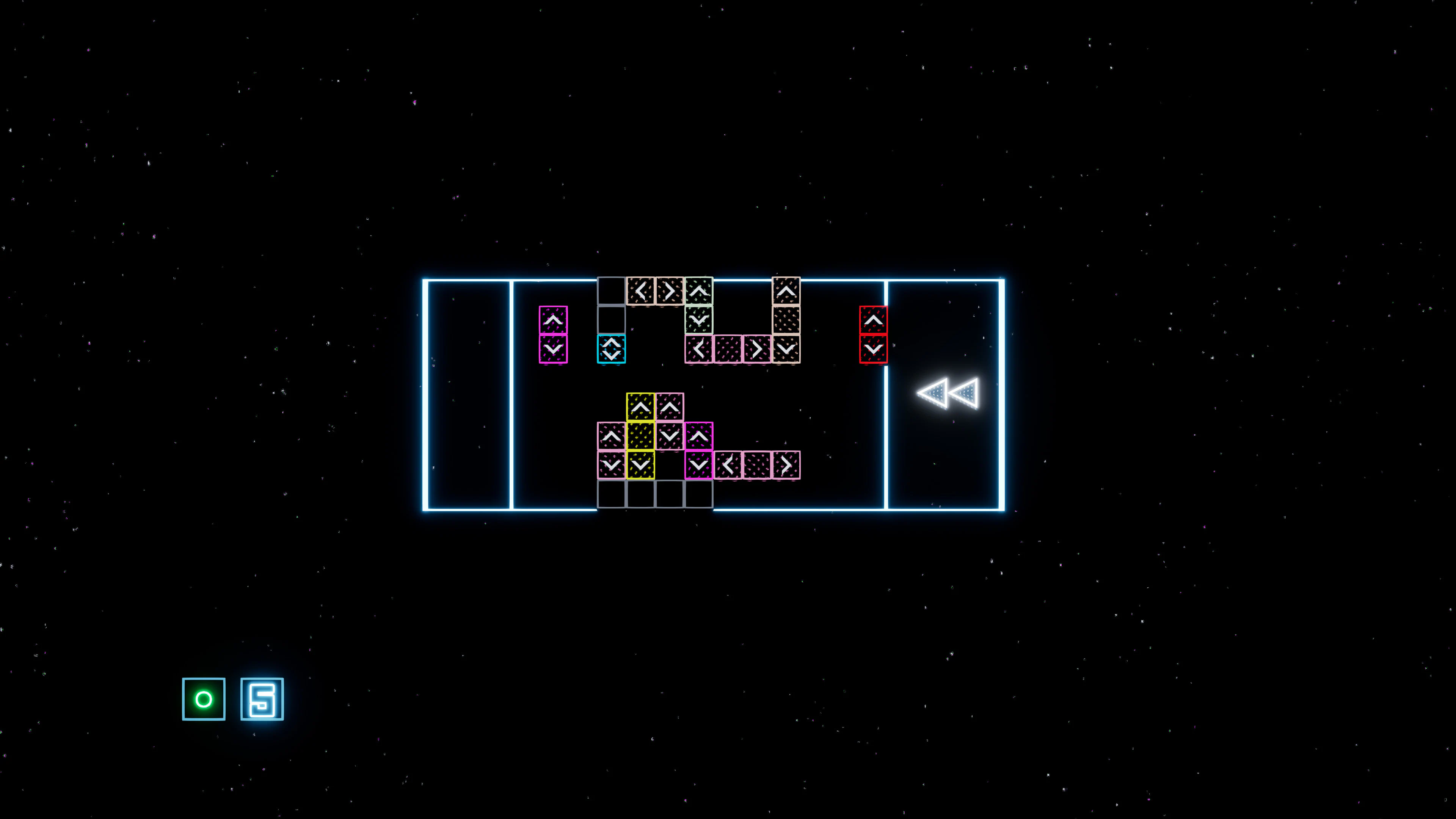The width and height of the screenshot is (1456, 819).
Task: Click the gray square above the cyan block
Action: click(611, 319)
